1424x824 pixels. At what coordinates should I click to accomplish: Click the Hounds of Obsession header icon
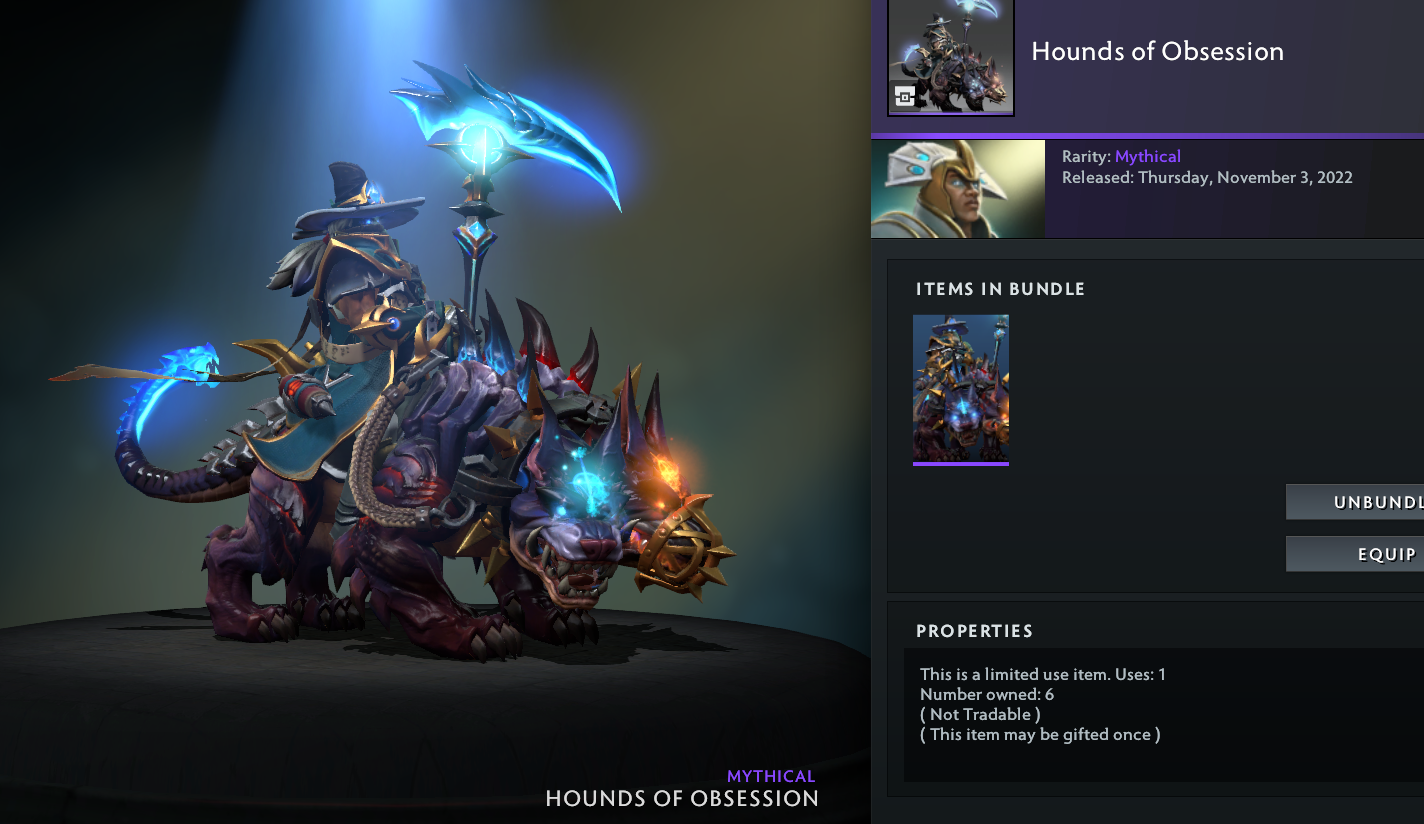click(950, 57)
